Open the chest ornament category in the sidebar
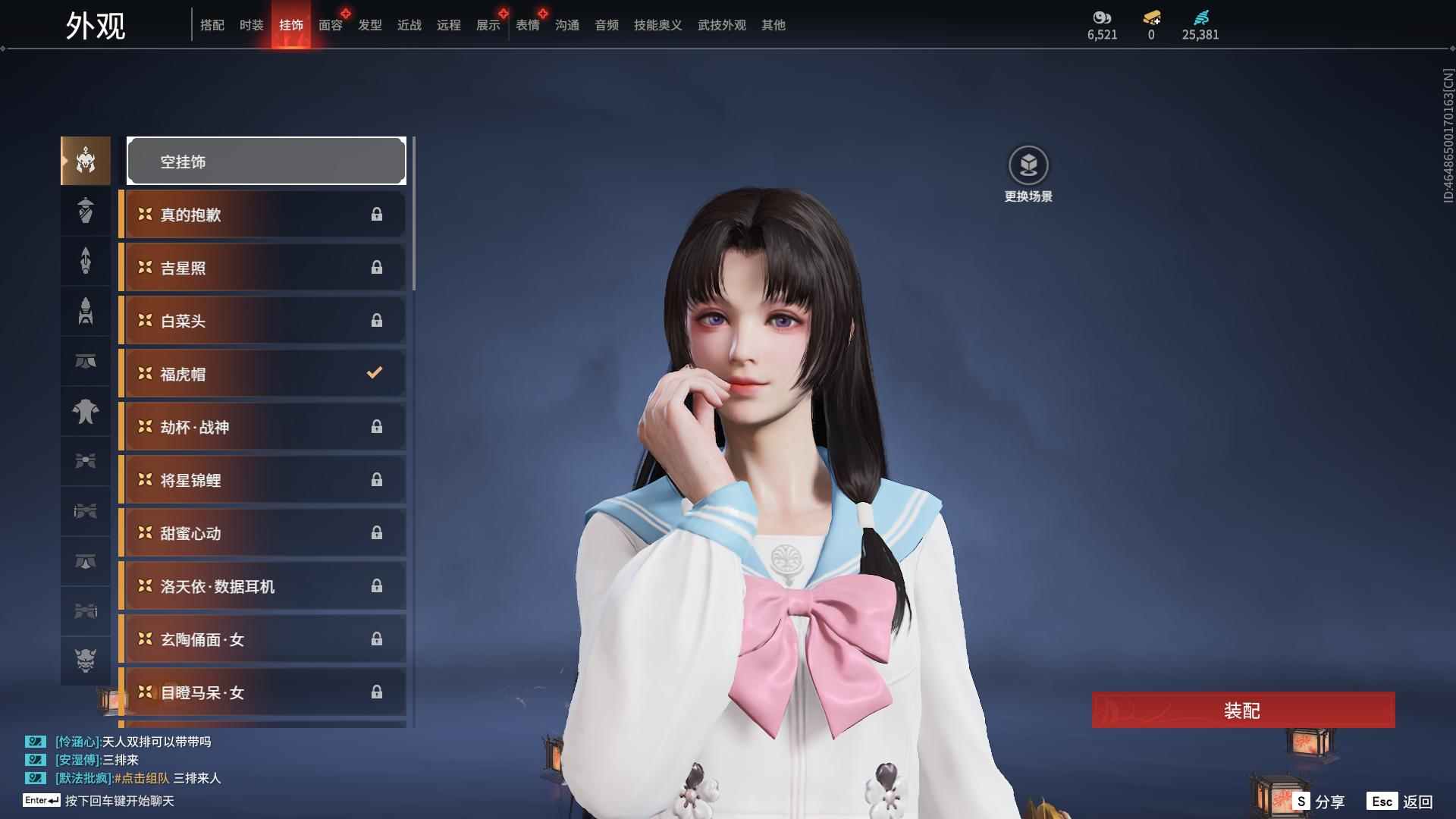 (85, 412)
